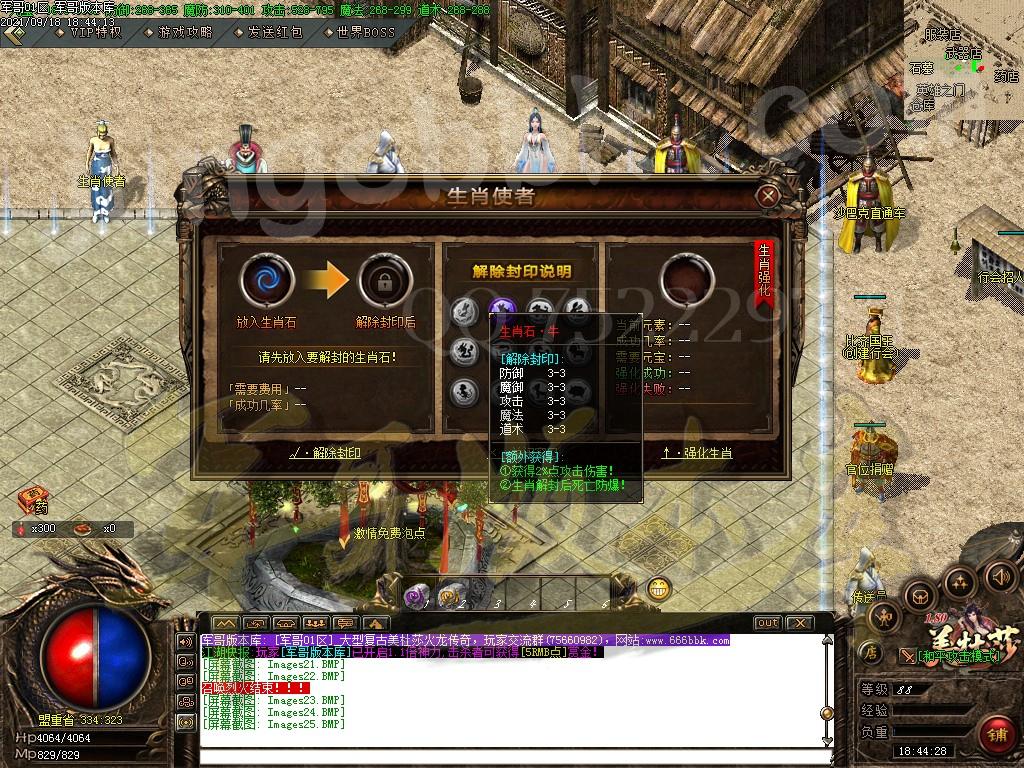This screenshot has width=1024, height=768.
Task: Click the chat window's out button
Action: 767,622
